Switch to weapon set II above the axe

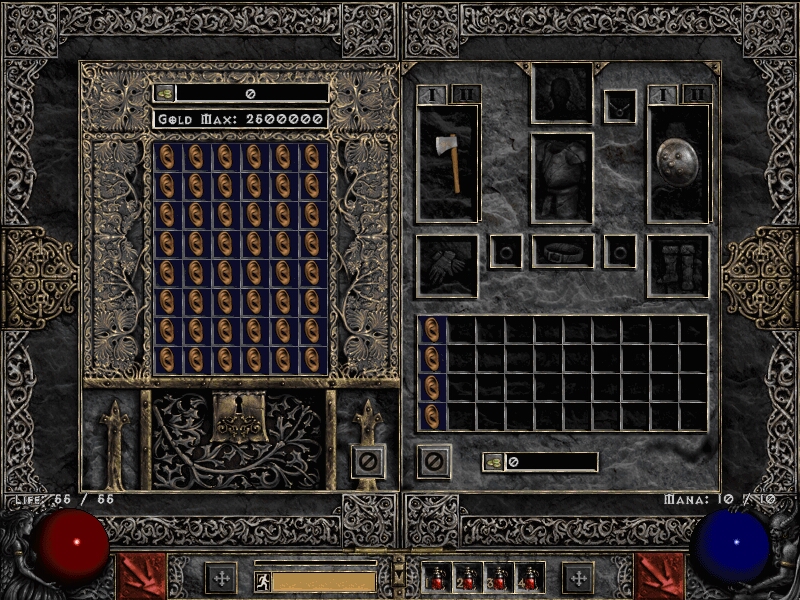[466, 95]
